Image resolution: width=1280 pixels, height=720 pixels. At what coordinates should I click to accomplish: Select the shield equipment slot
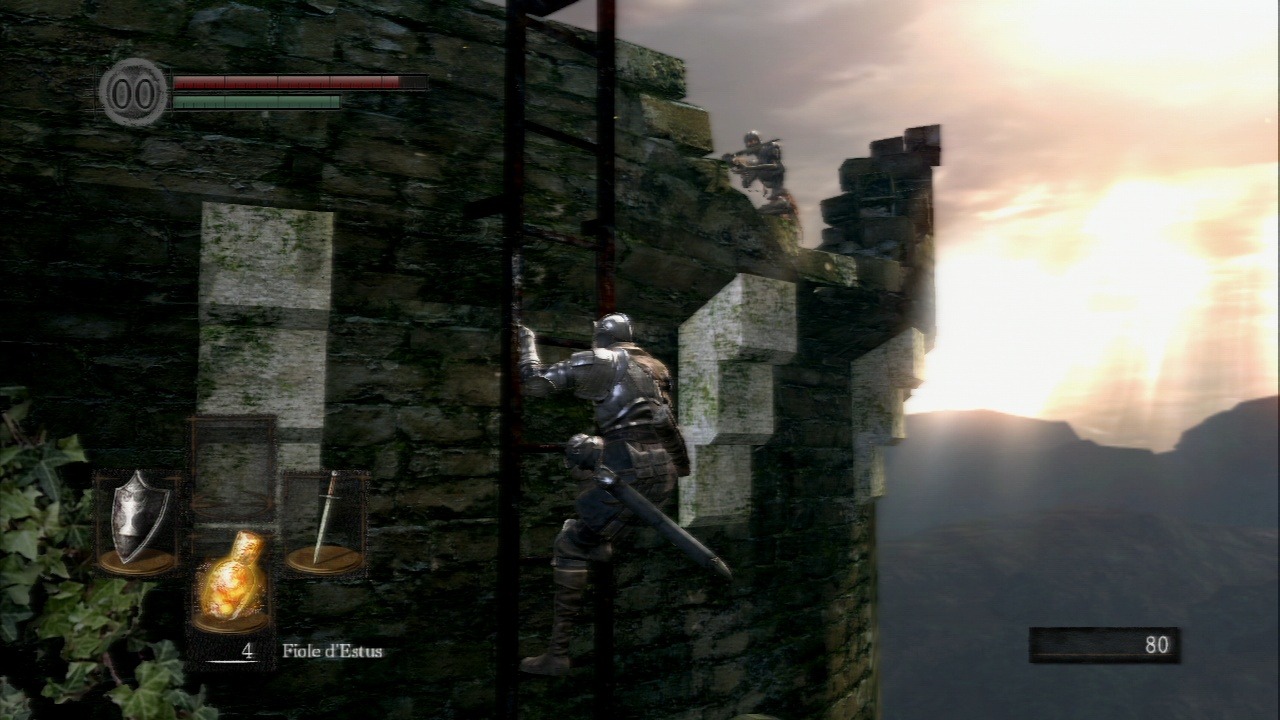coord(137,522)
